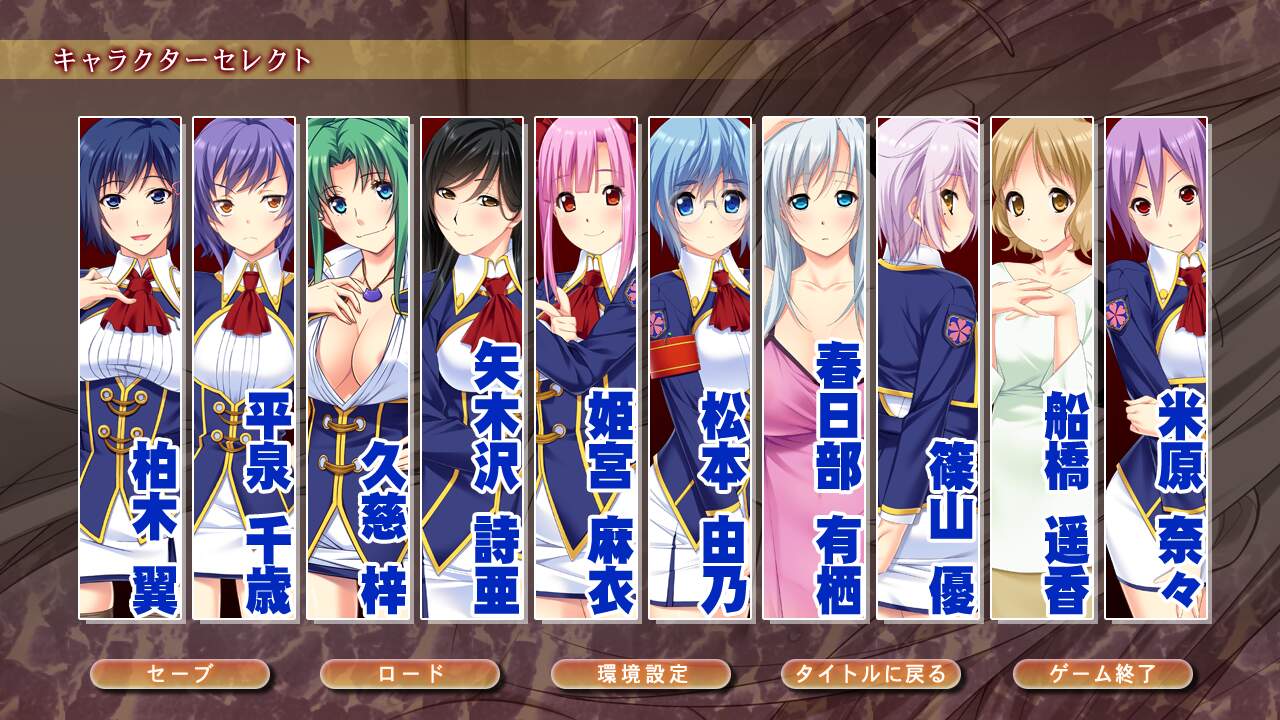Viewport: 1280px width, 720px height.
Task: Select 矢木沢 詩亜 character card
Action: click(x=472, y=368)
